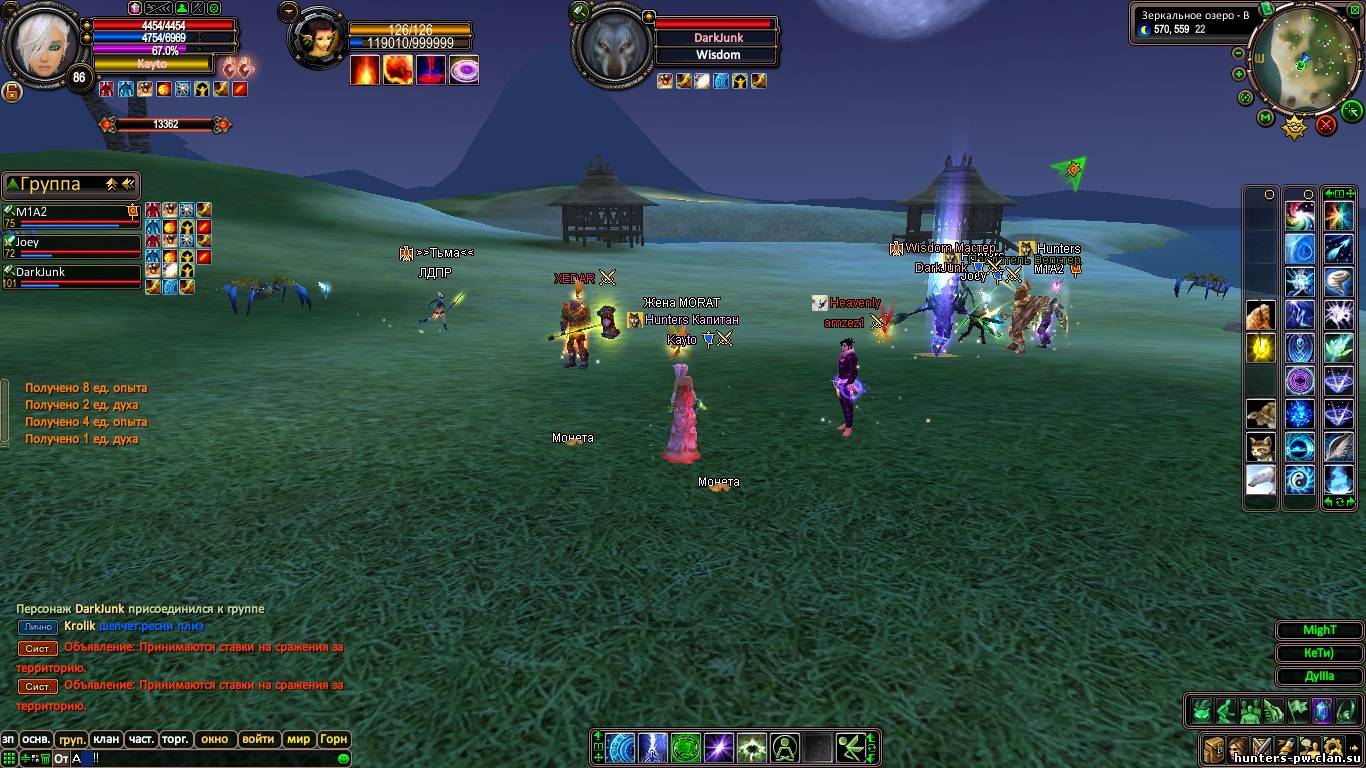Open the world map with the M button
The width and height of the screenshot is (1366, 768).
1265,118
